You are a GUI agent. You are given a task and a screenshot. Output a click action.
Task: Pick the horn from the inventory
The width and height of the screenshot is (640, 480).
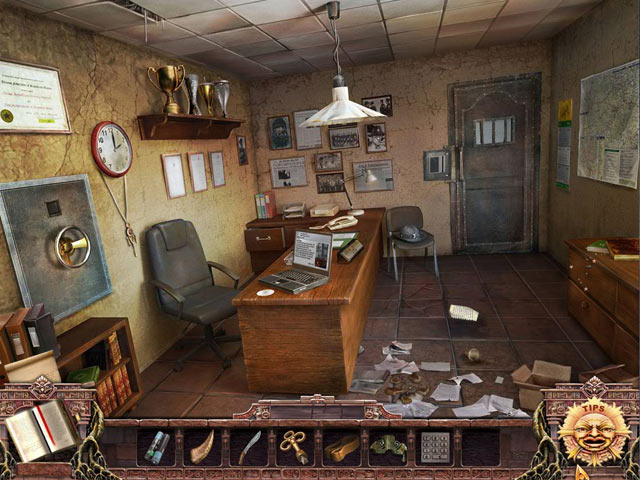[203, 447]
